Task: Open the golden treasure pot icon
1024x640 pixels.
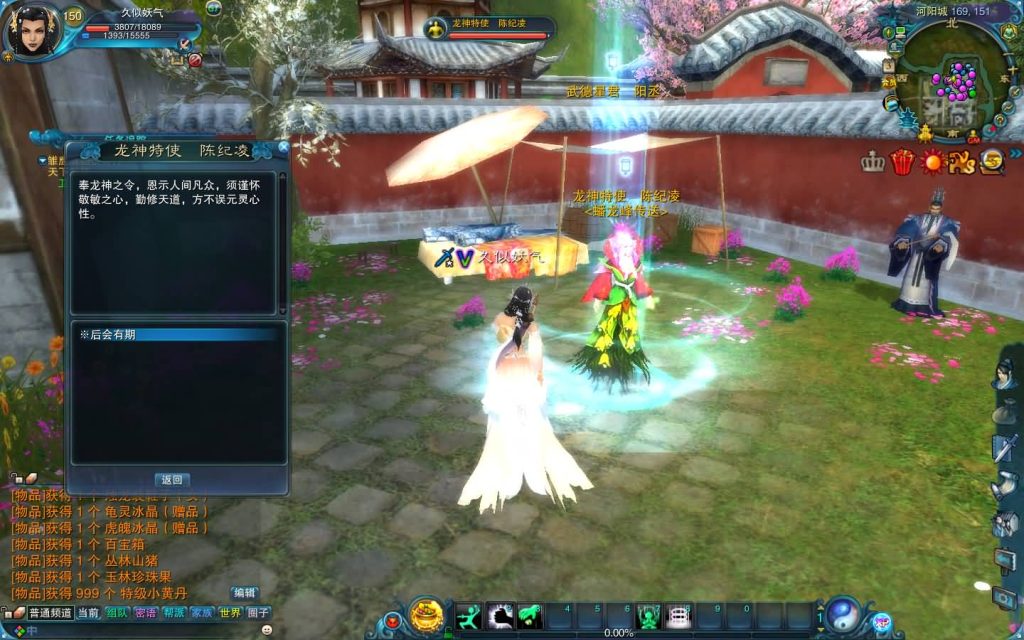Action: coord(427,613)
